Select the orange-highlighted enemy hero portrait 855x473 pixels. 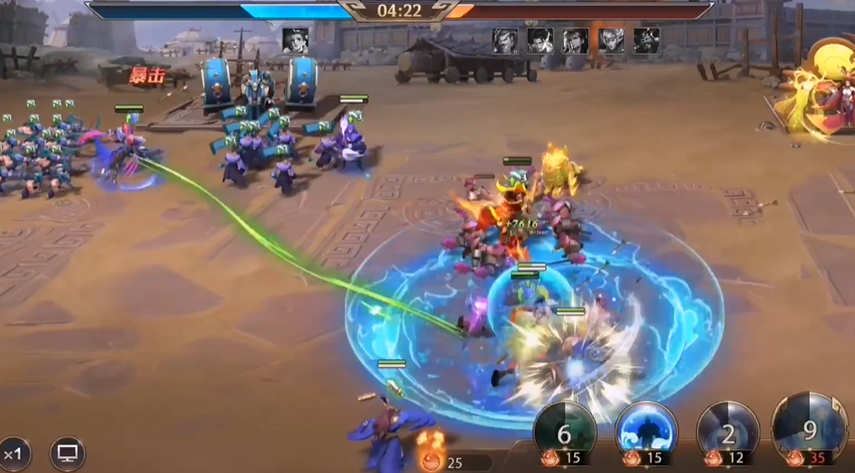[x=610, y=40]
